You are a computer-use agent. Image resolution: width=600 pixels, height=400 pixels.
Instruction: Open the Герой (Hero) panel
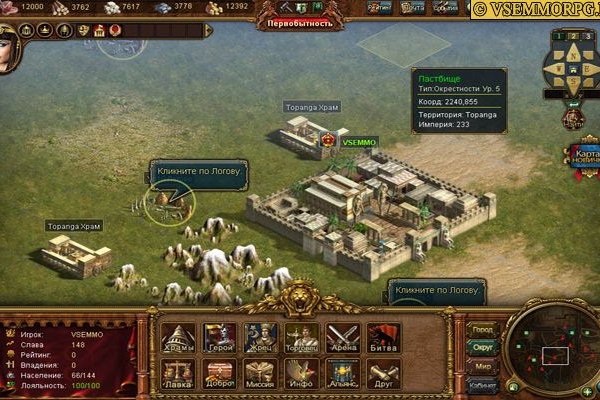[x=219, y=338]
